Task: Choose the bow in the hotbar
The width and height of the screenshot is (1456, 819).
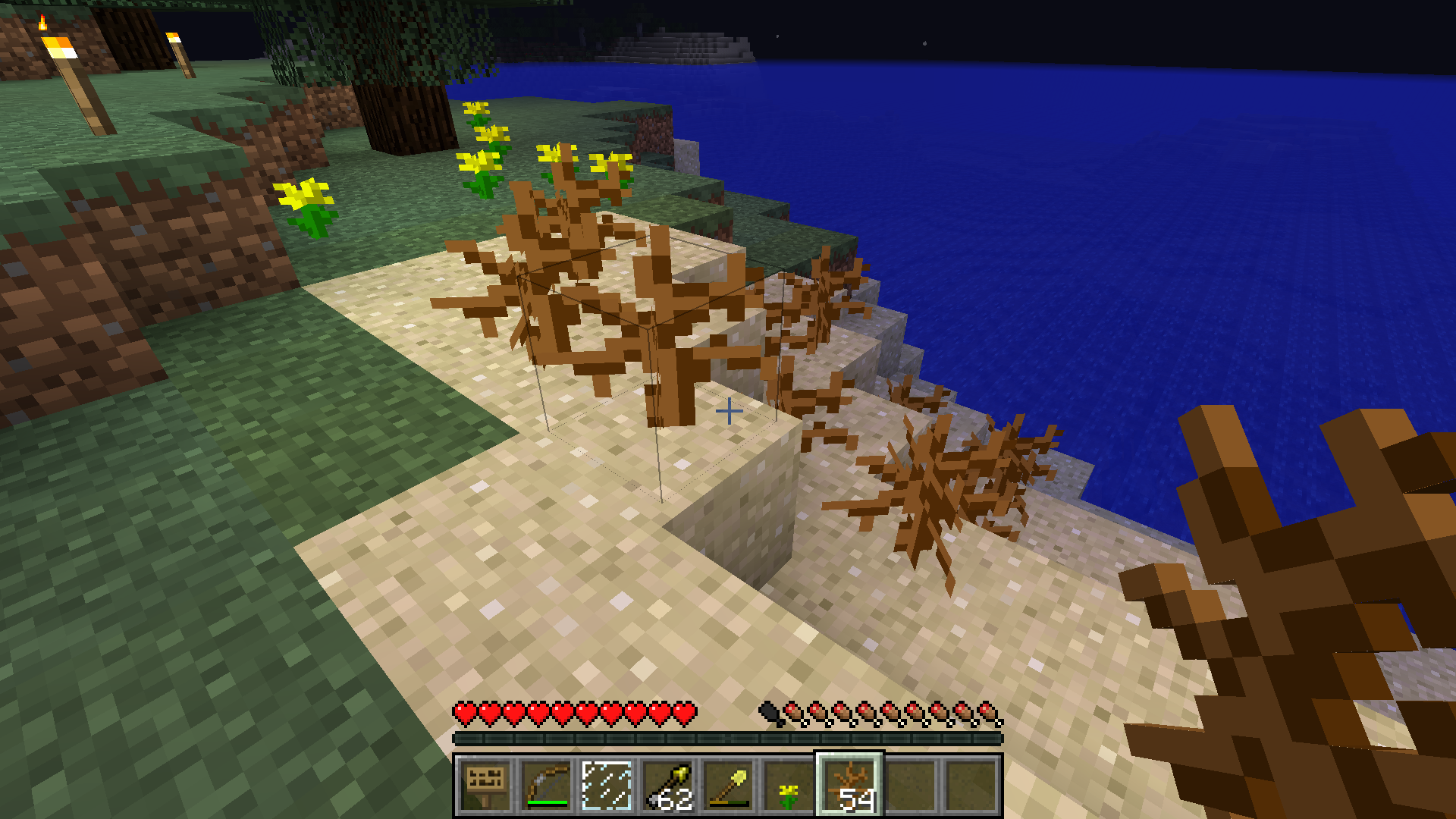Action: 546,786
